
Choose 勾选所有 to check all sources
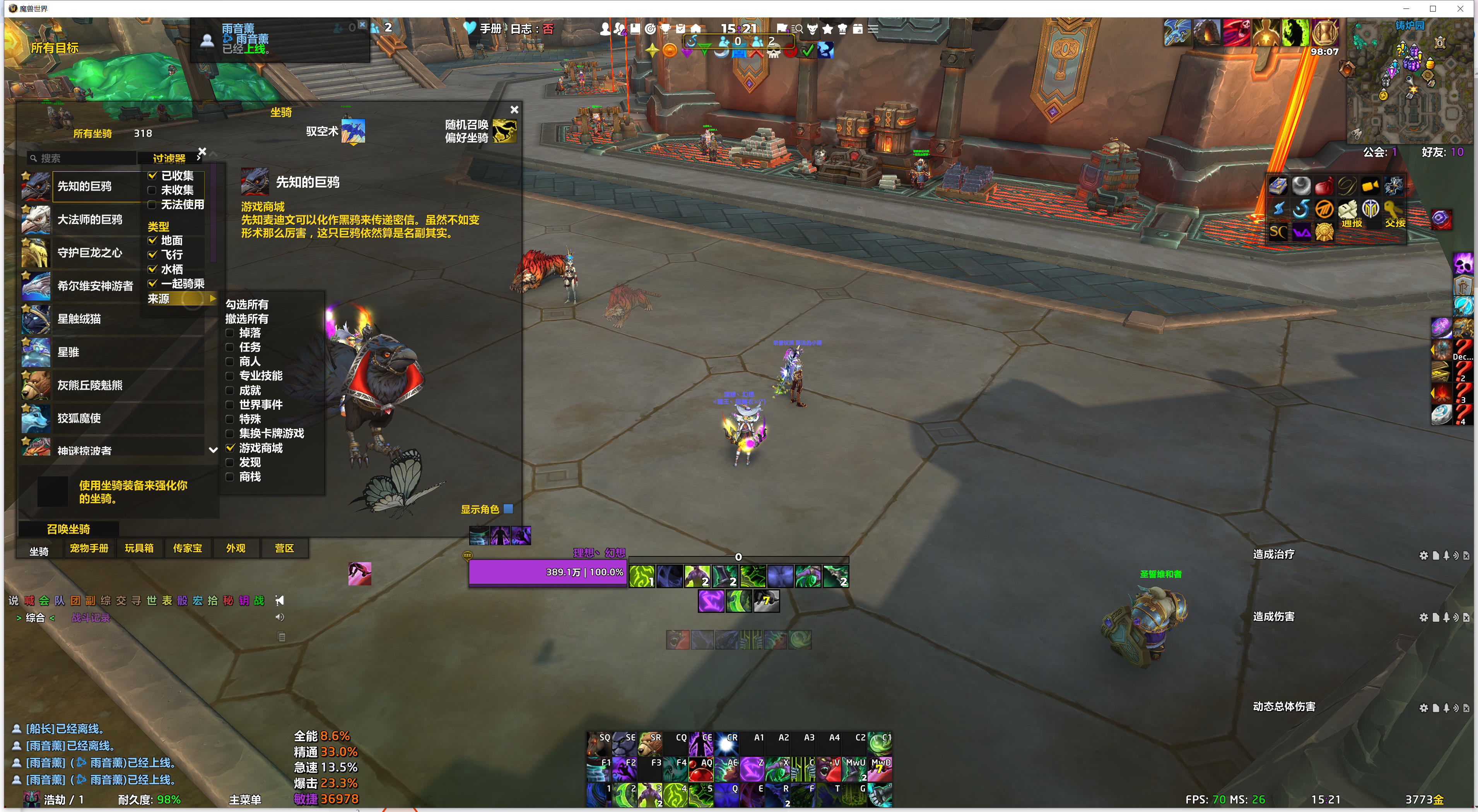pyautogui.click(x=247, y=305)
